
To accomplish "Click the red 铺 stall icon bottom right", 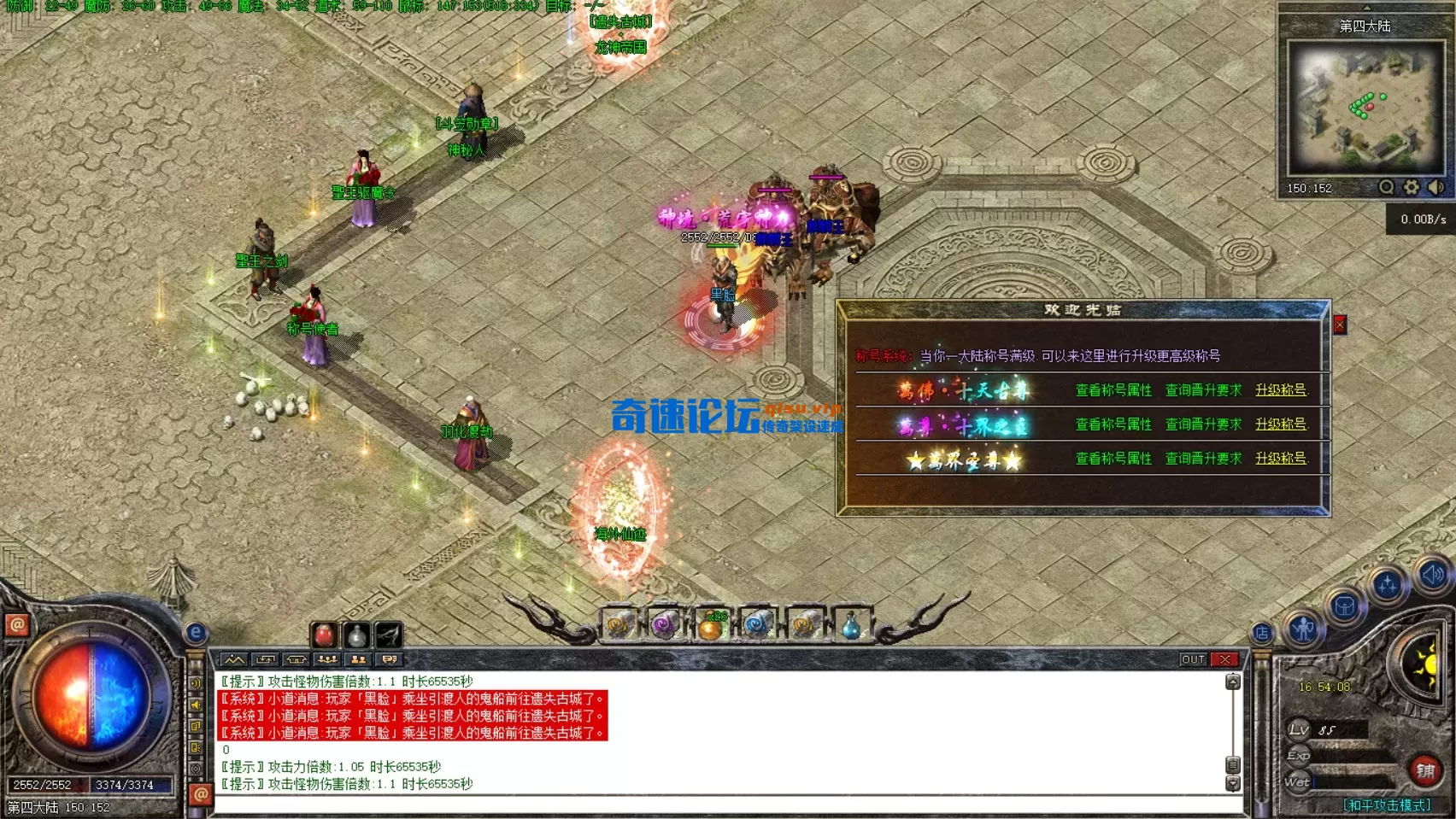I will [1425, 769].
